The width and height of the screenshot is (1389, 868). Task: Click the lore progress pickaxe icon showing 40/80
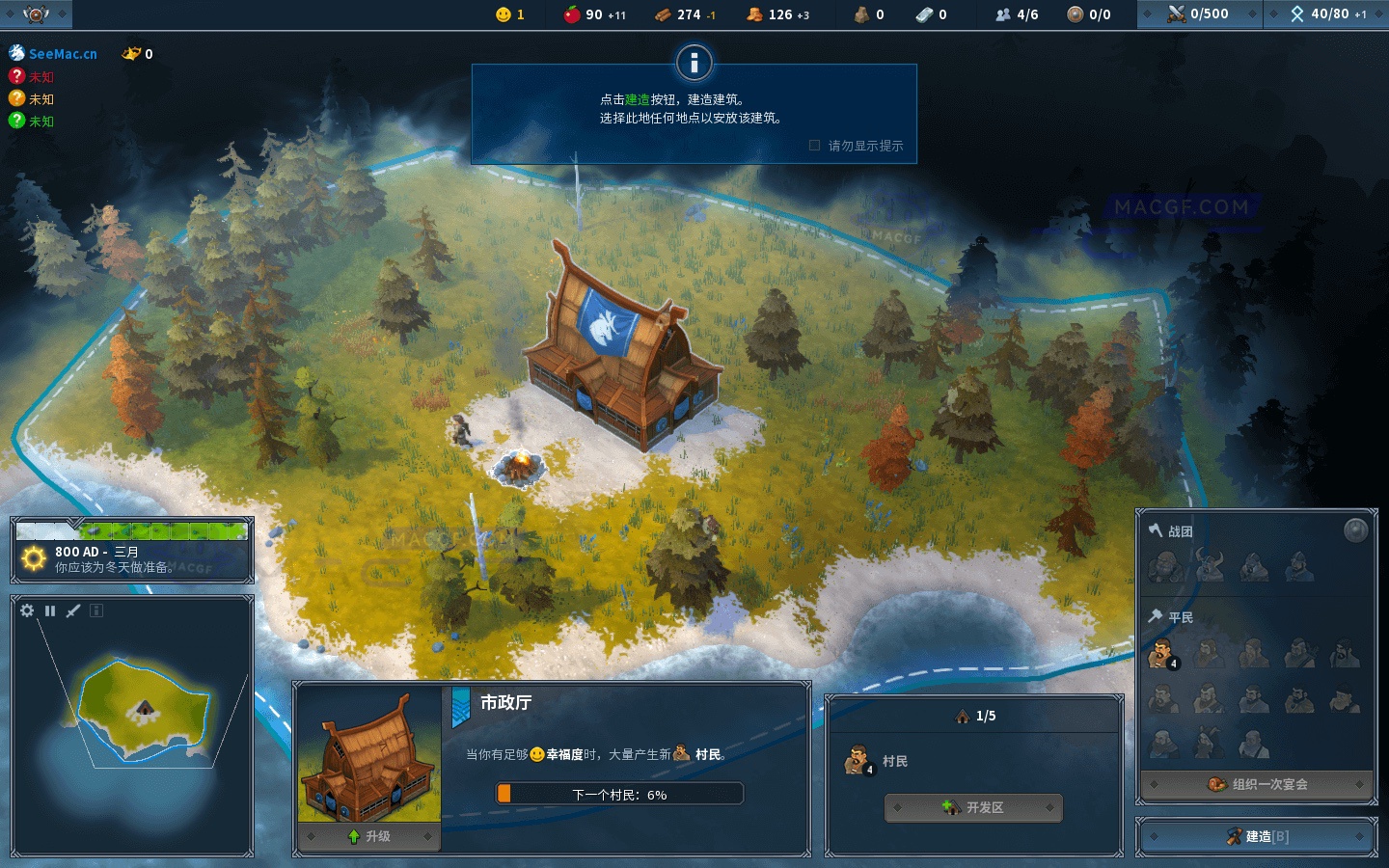click(x=1299, y=14)
